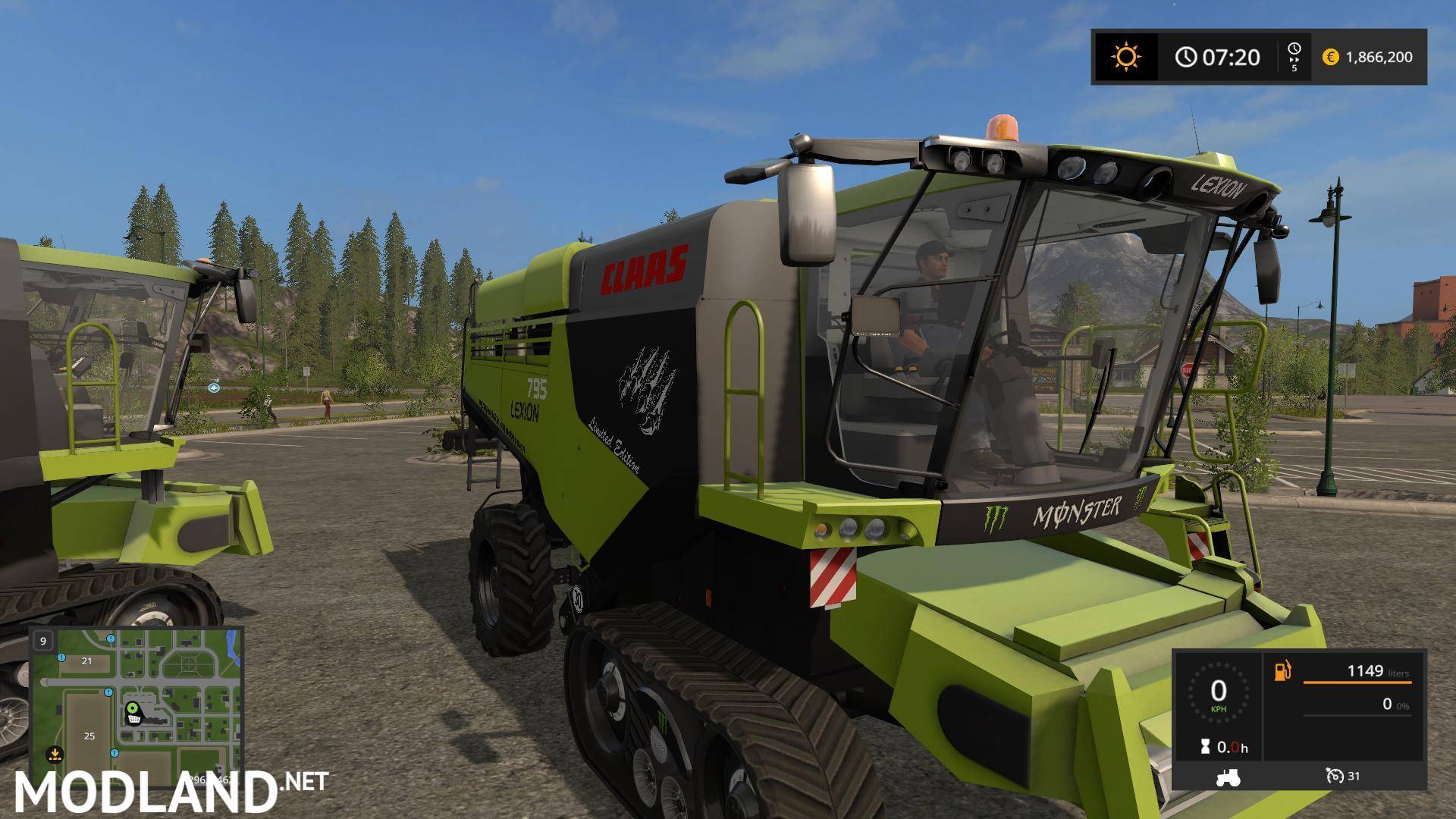
Task: Click the sun weather icon
Action: (x=1126, y=55)
